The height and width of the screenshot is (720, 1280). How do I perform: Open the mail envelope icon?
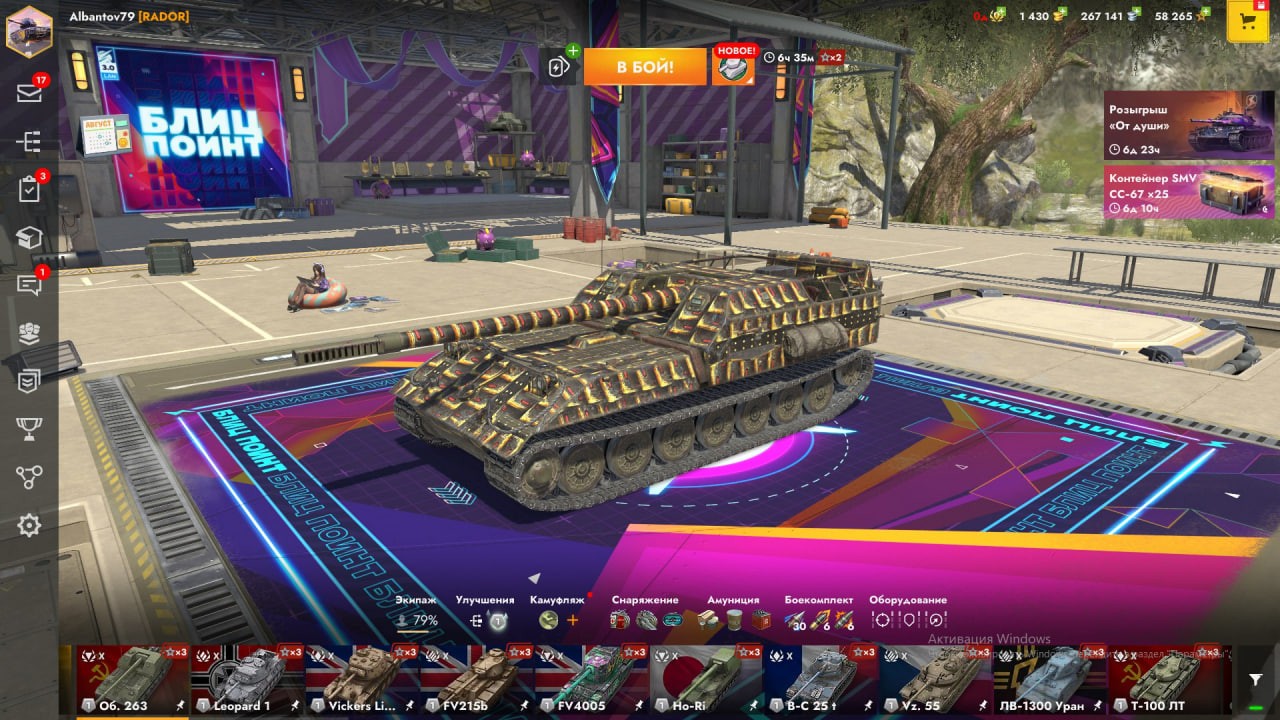[29, 92]
